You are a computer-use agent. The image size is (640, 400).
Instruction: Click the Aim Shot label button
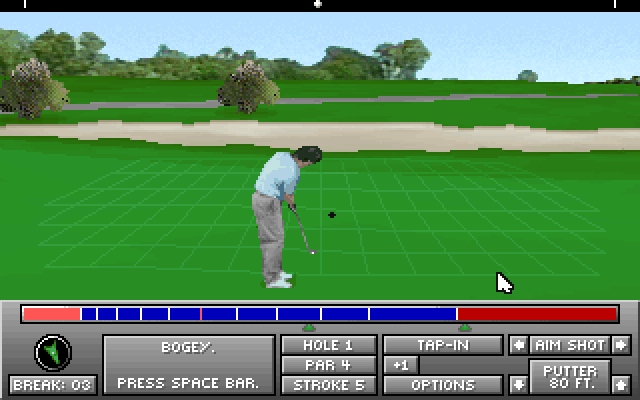pyautogui.click(x=570, y=345)
